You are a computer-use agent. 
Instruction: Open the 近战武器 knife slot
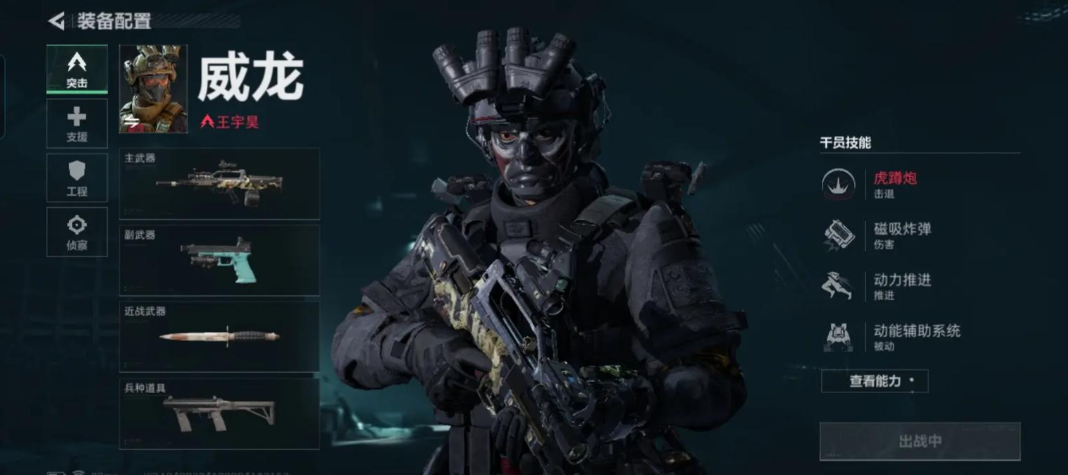(220, 336)
